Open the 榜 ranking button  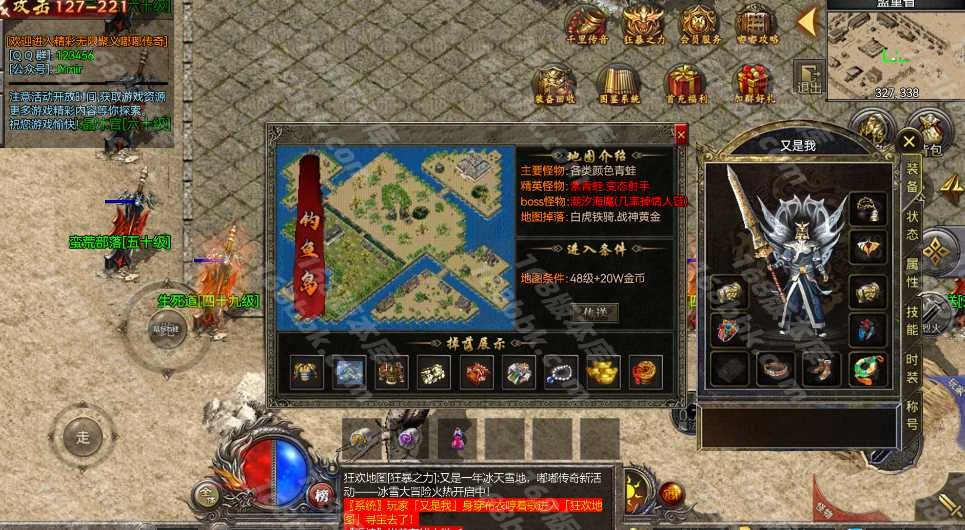(321, 494)
